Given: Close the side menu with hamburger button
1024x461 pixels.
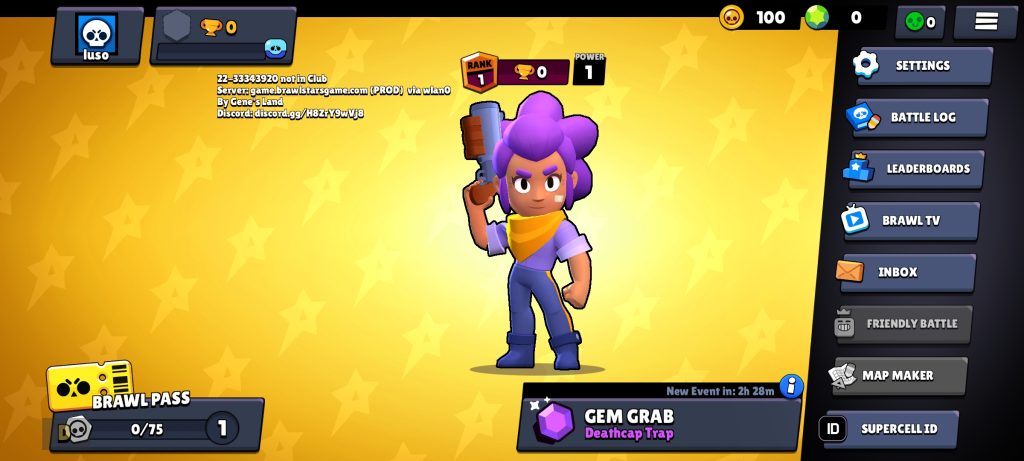Looking at the screenshot, I should coord(986,21).
